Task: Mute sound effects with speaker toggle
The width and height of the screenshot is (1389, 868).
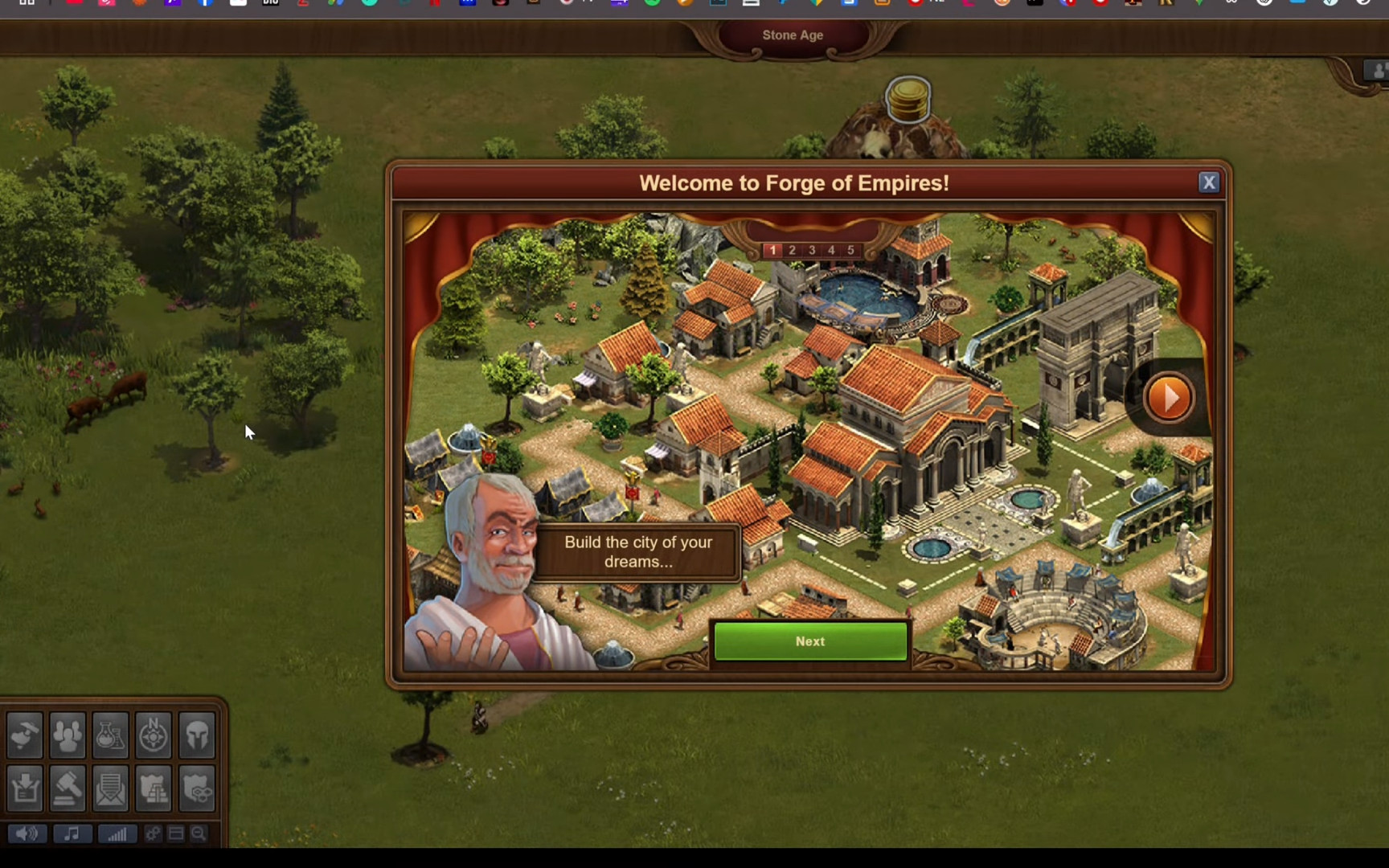Action: (x=27, y=834)
